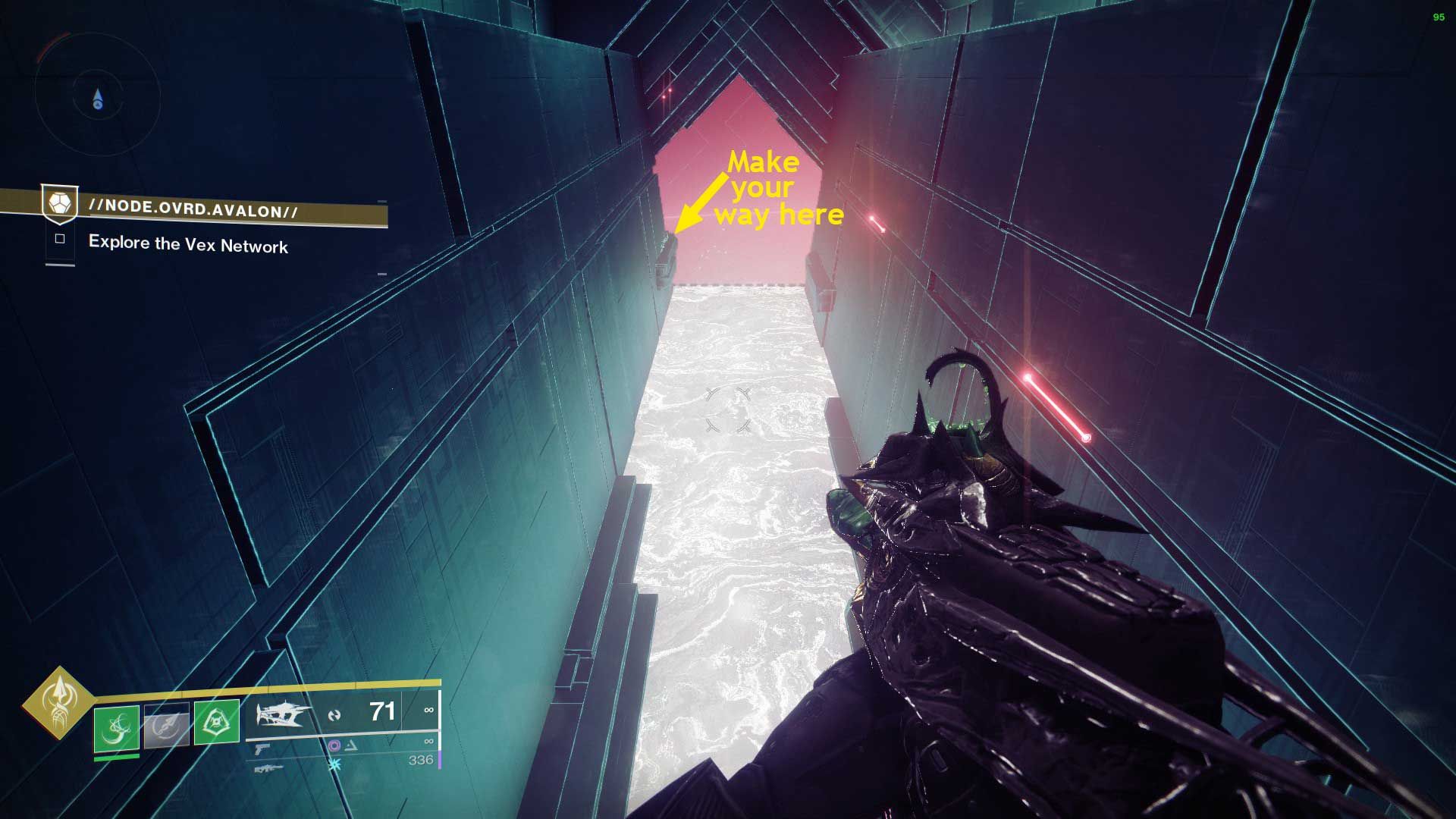Toggle the Explore the Vex Network objective checkbox
1456x819 pixels.
pyautogui.click(x=59, y=239)
